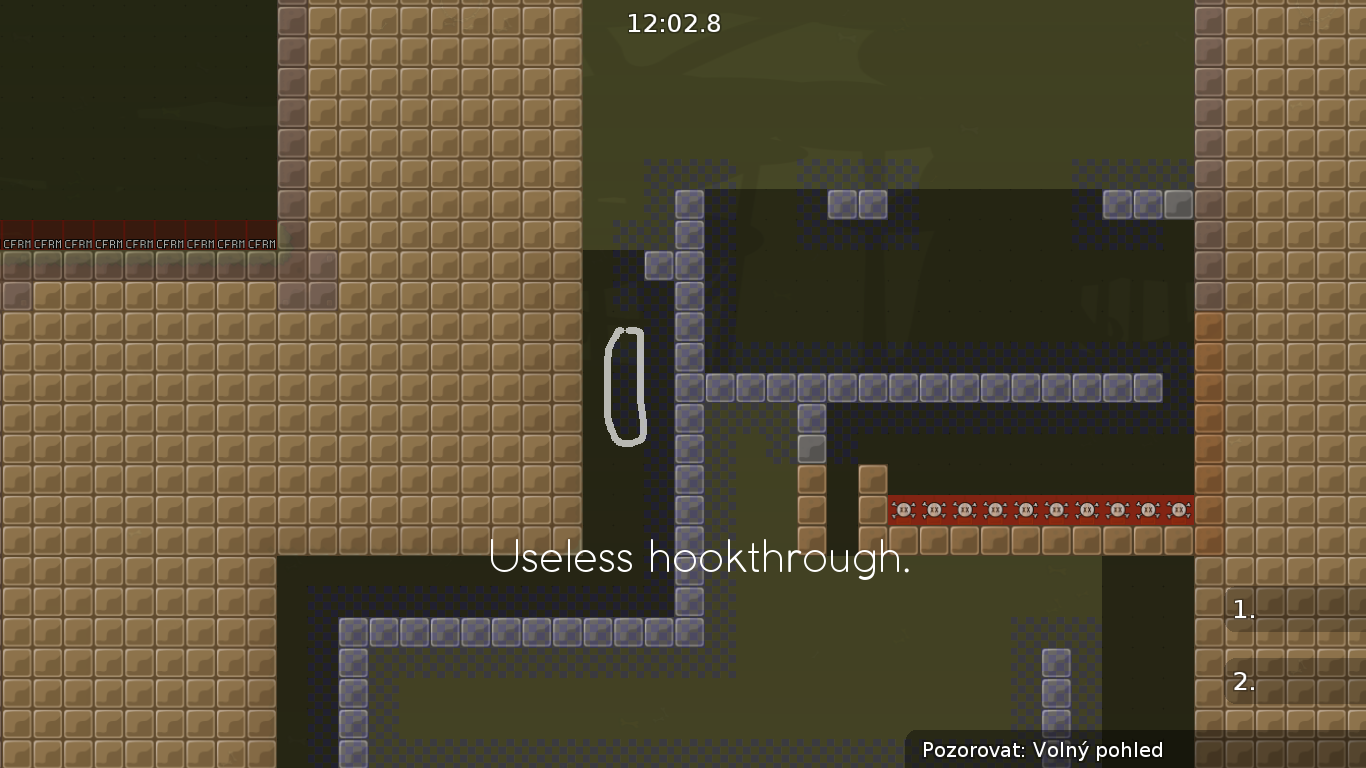Image resolution: width=1366 pixels, height=768 pixels.
Task: Click the pair of unhookable blocks near top center
Action: point(855,203)
